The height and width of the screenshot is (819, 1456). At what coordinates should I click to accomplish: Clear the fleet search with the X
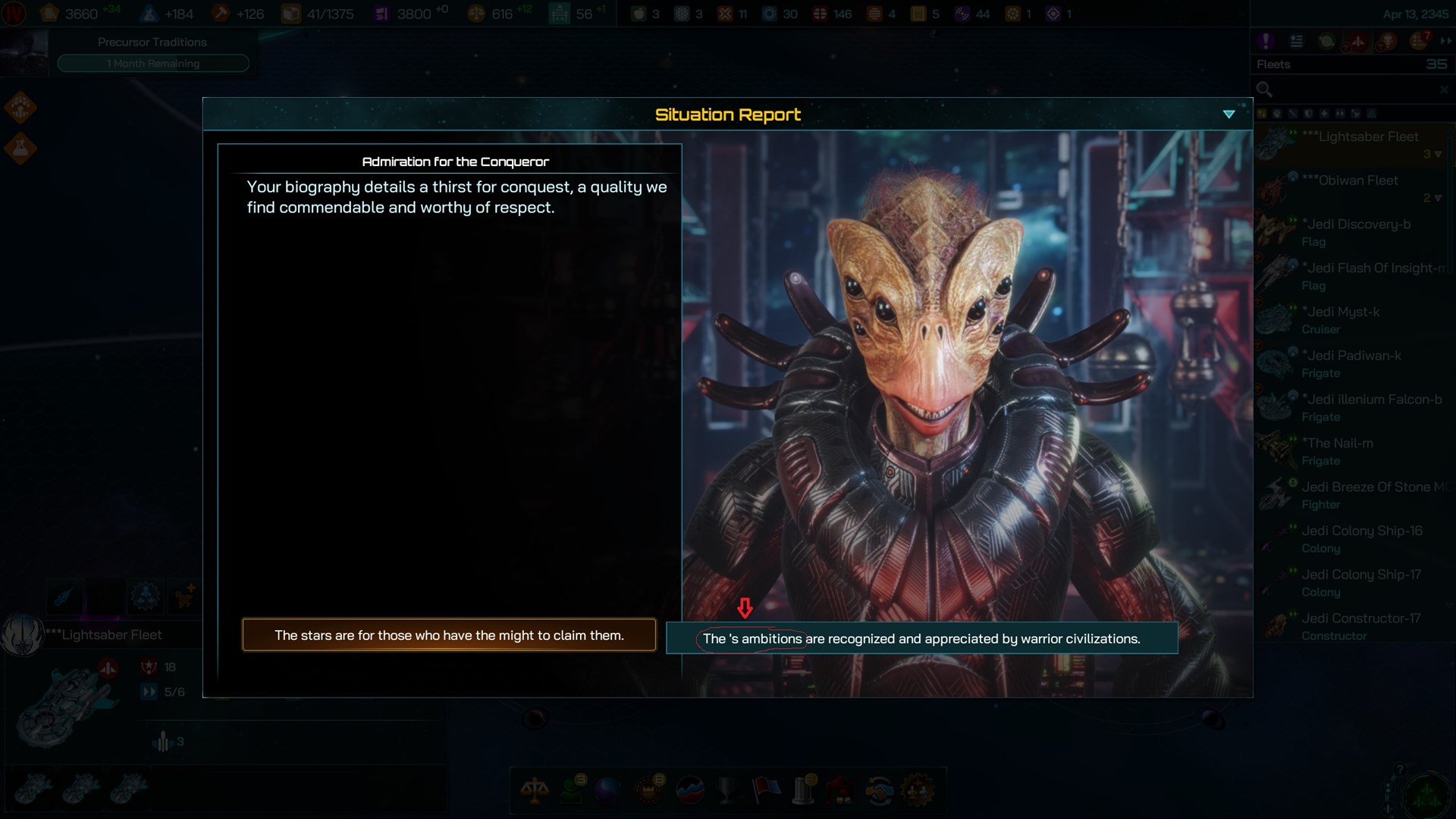(1443, 89)
